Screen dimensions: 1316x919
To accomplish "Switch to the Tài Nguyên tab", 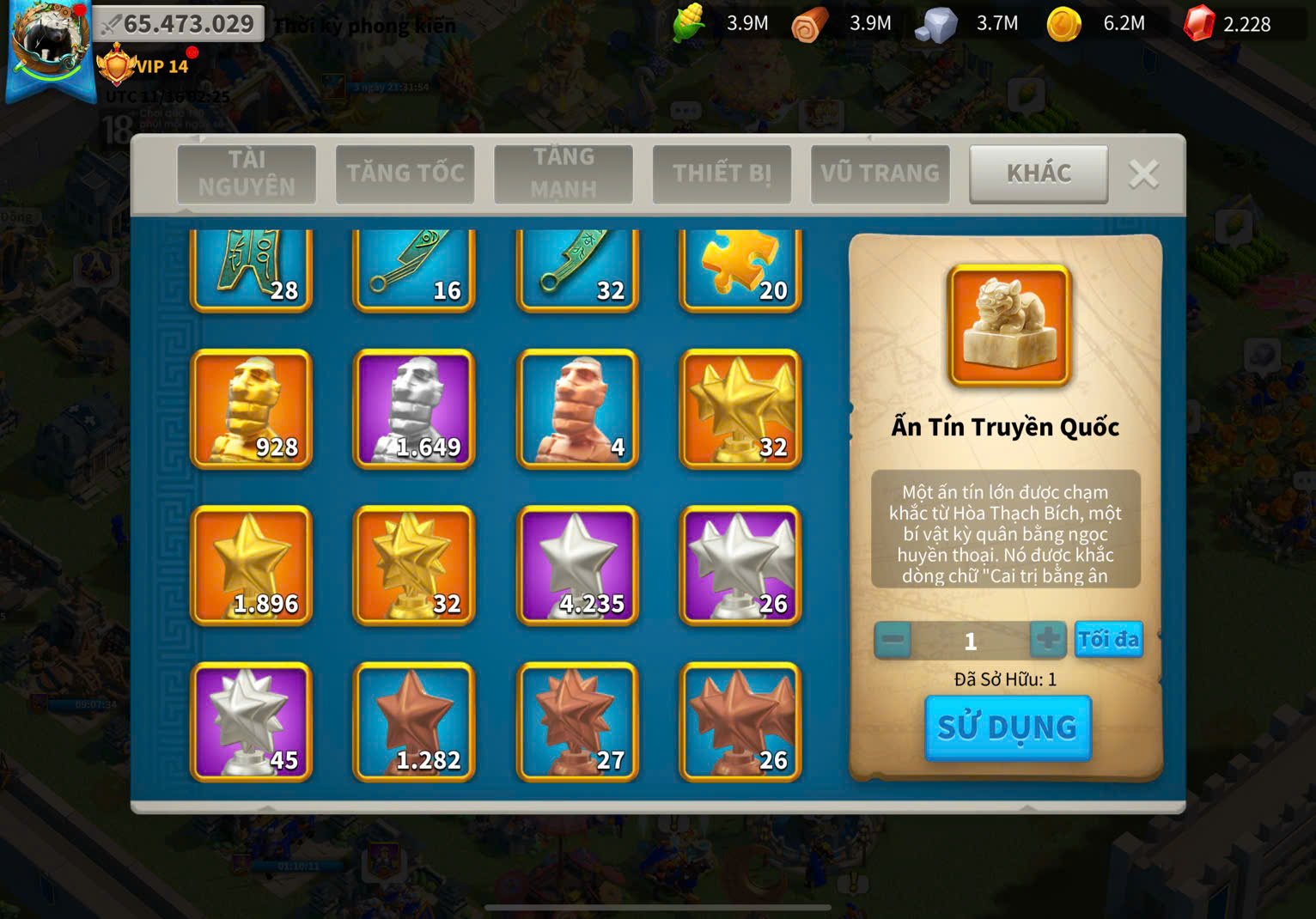I will (247, 173).
